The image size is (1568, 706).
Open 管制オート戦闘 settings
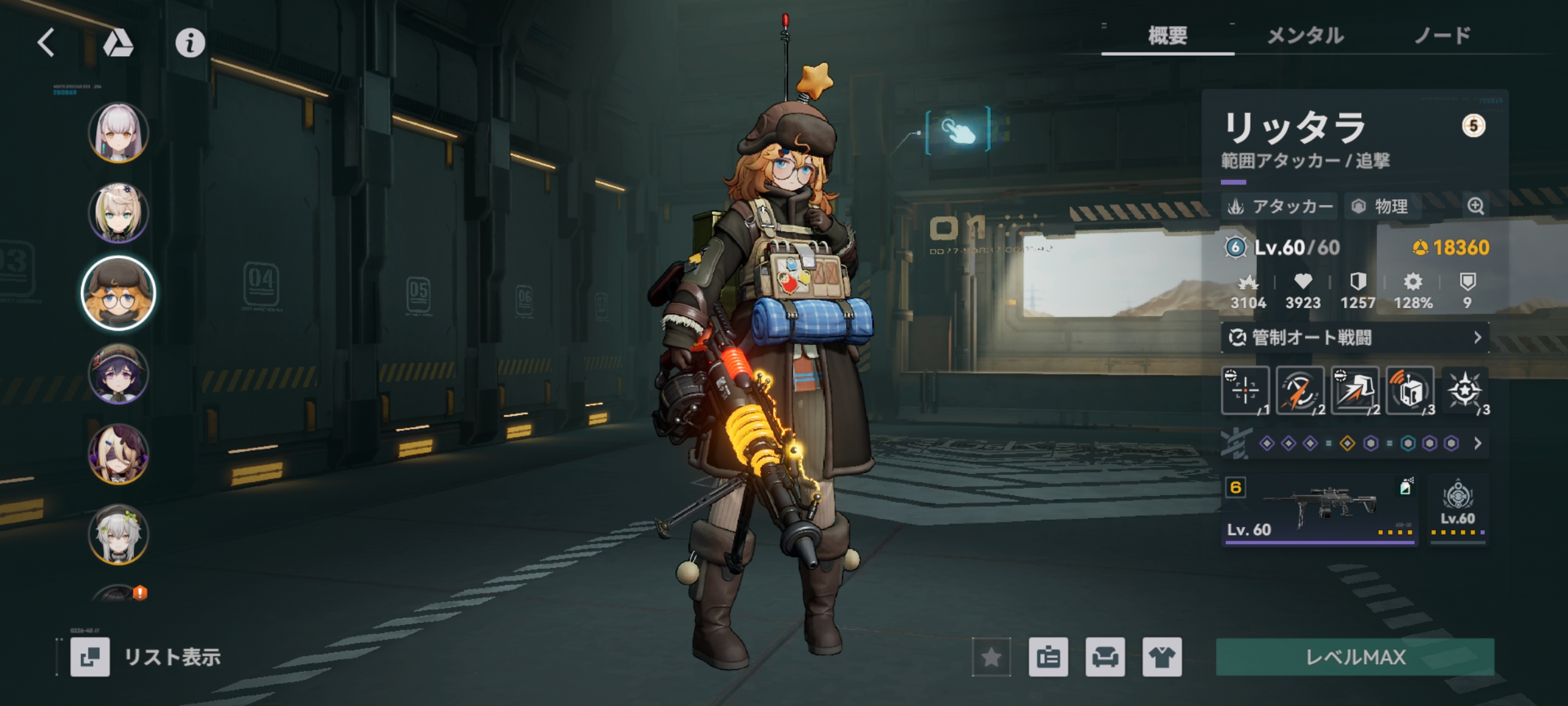coord(1354,338)
